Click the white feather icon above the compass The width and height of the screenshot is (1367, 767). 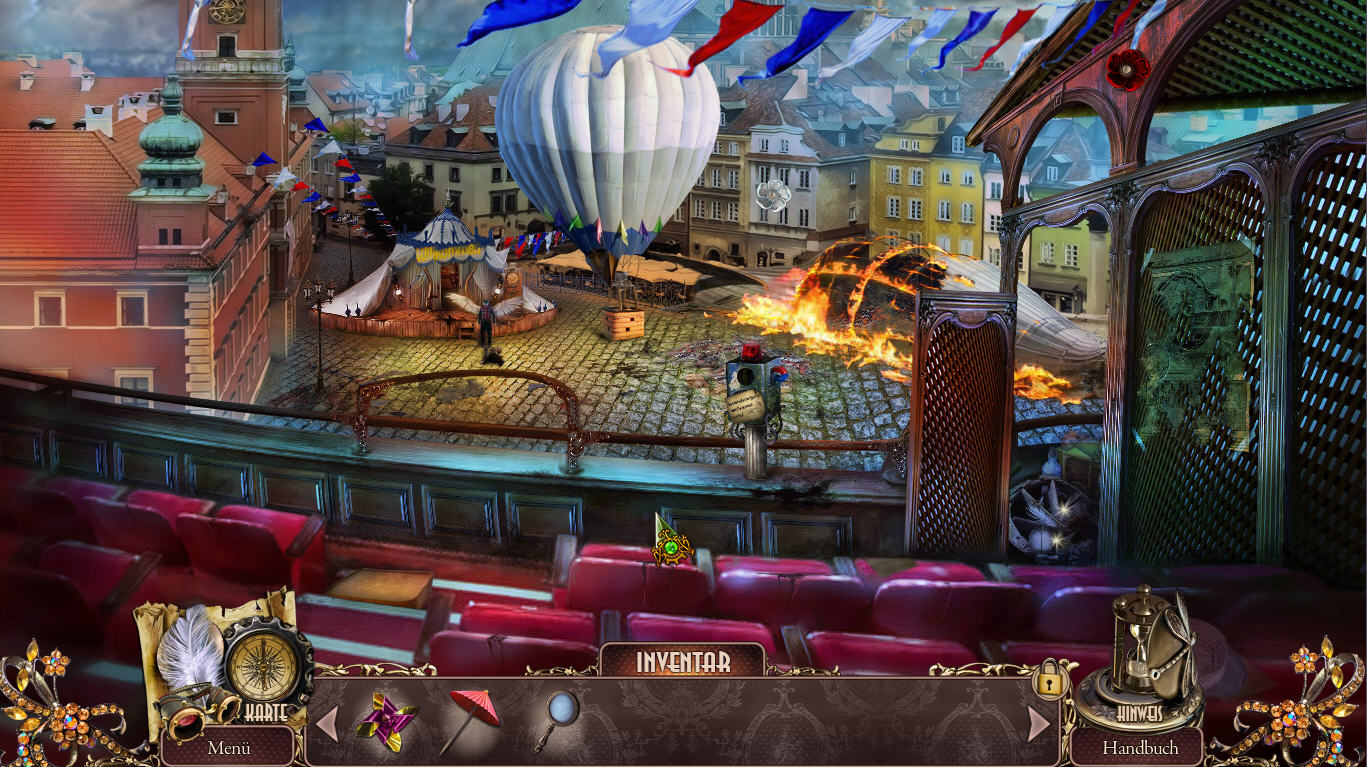[x=191, y=645]
